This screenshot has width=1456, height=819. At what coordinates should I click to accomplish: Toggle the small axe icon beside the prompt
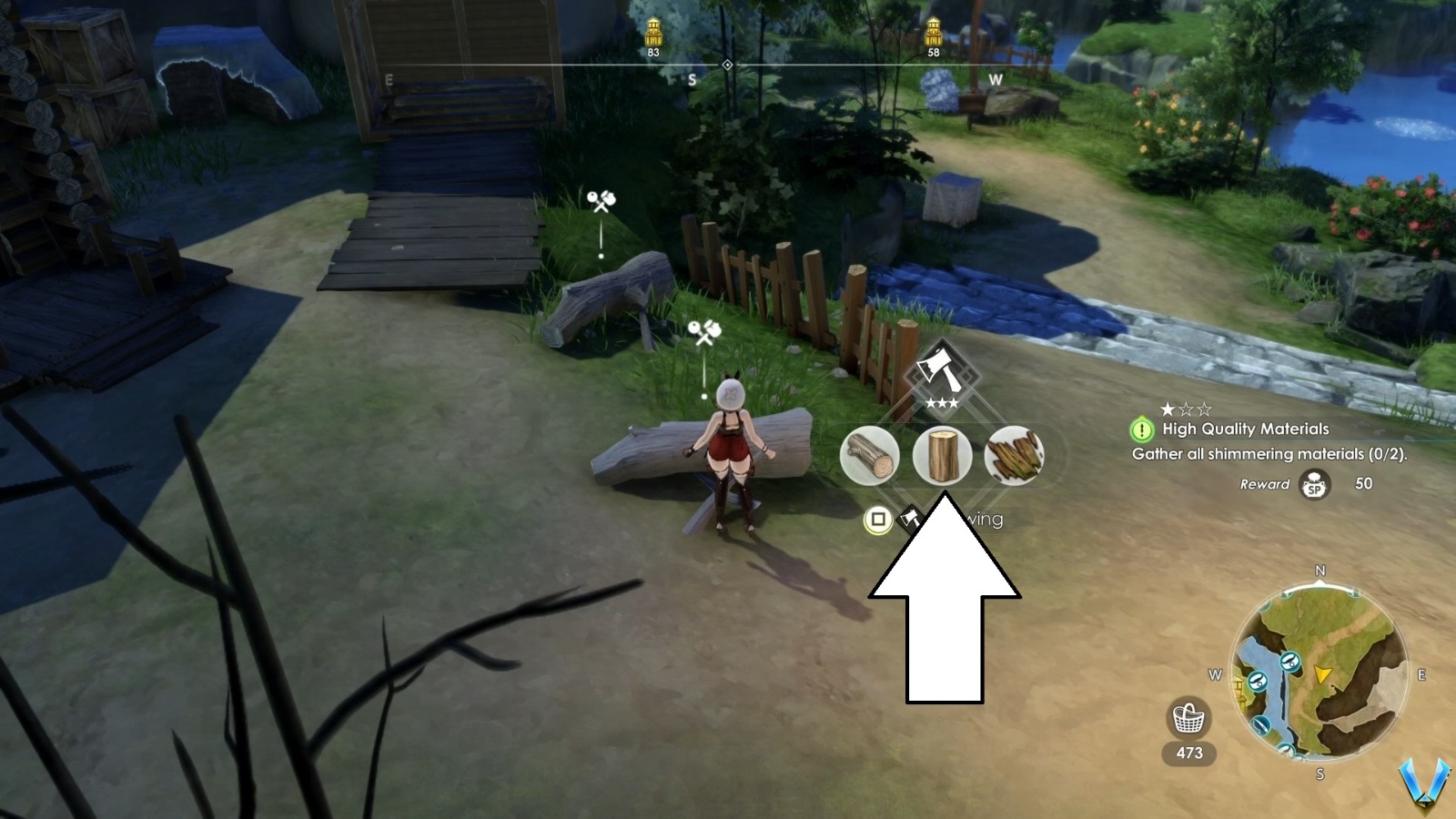908,518
